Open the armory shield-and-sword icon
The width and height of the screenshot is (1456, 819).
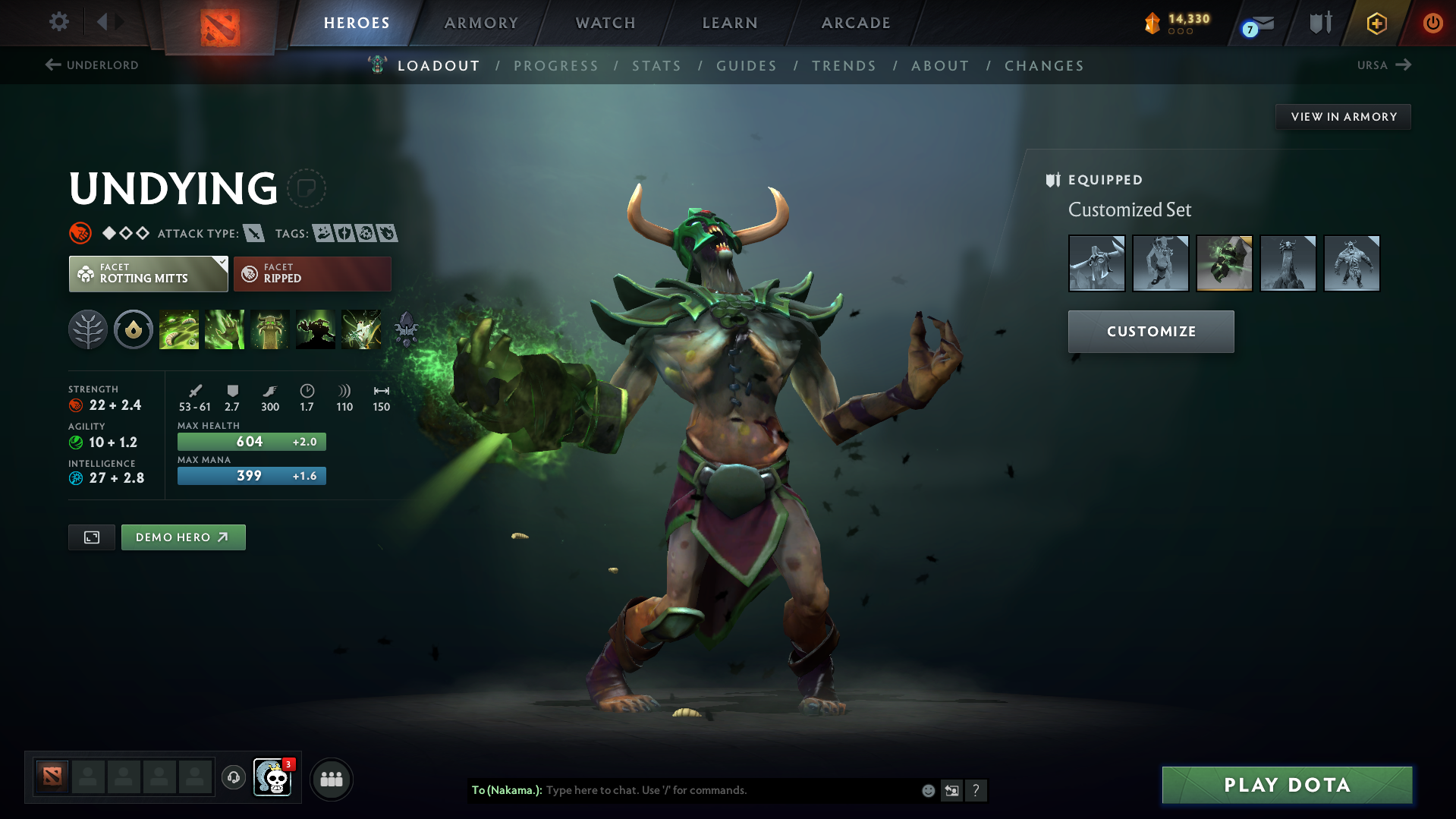coord(1319,22)
